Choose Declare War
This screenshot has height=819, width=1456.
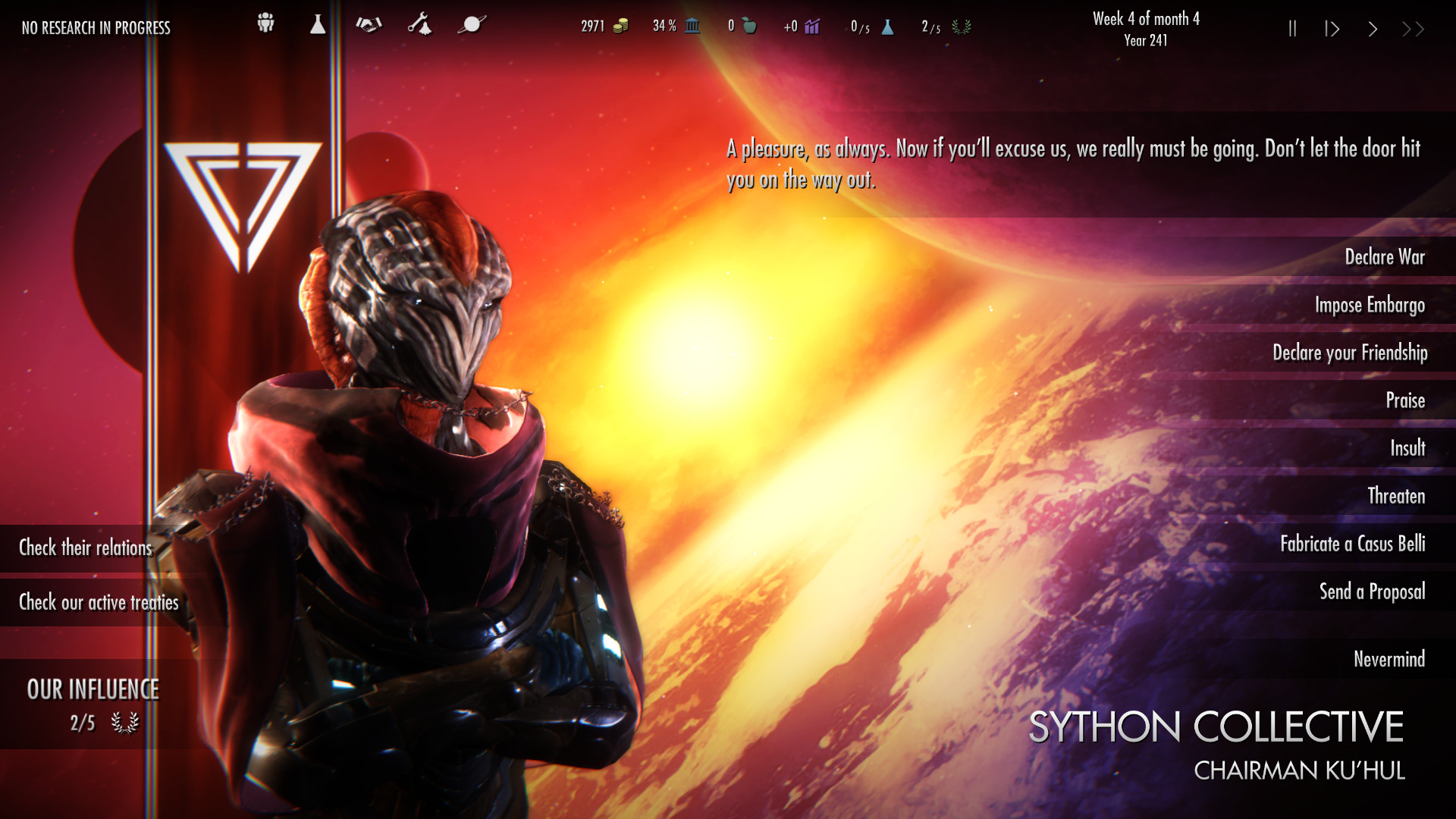1385,257
